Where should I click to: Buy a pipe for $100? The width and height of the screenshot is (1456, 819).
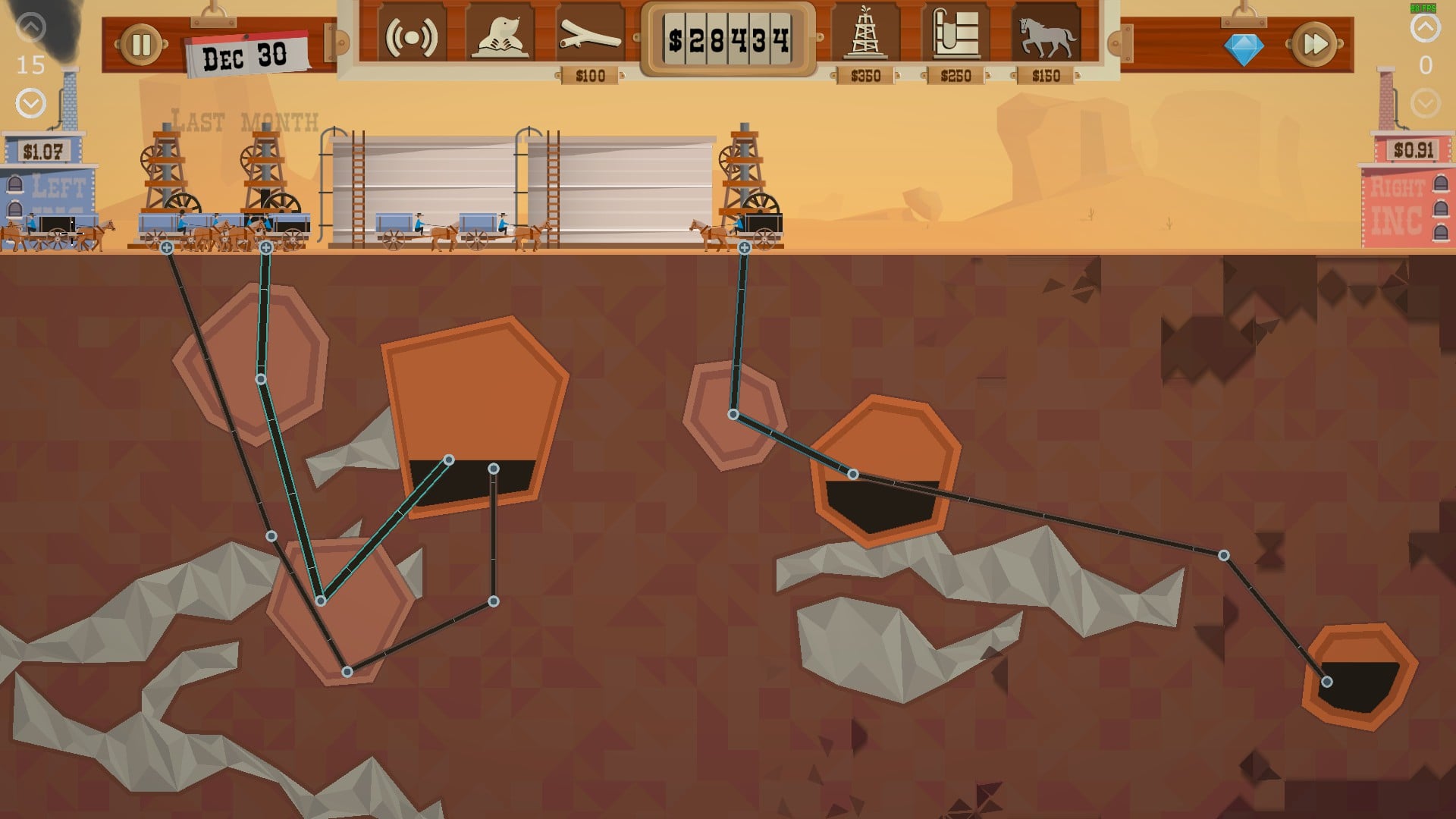pos(590,36)
